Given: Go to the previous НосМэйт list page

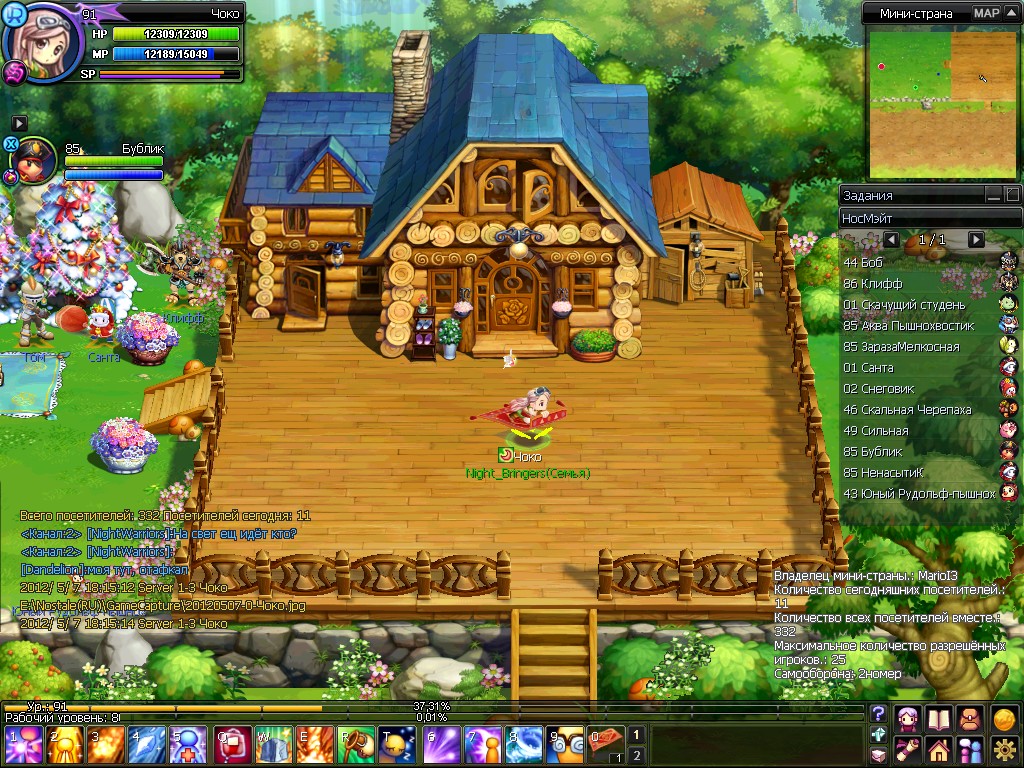Looking at the screenshot, I should coord(892,240).
